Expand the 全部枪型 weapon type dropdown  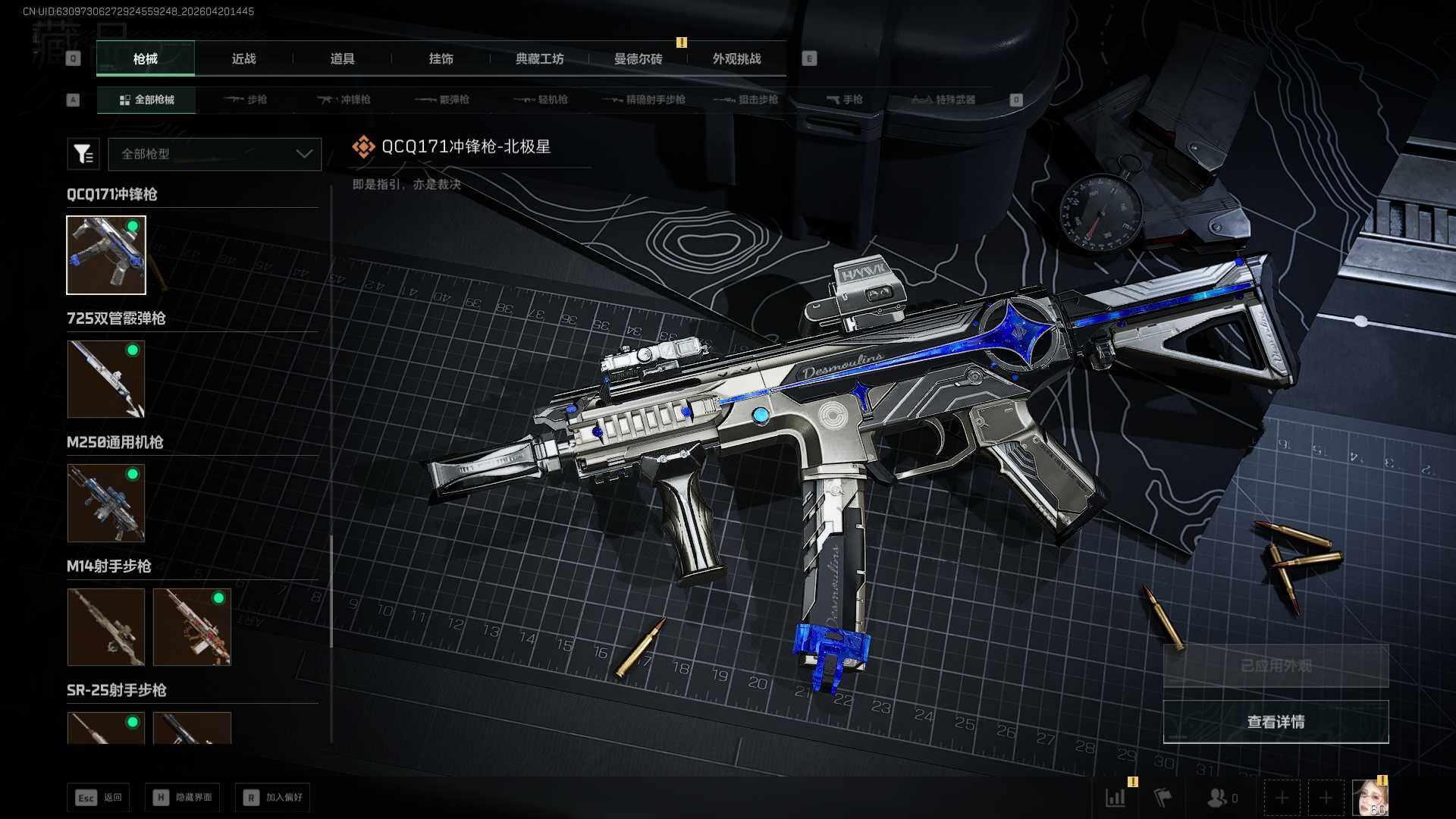coord(215,154)
